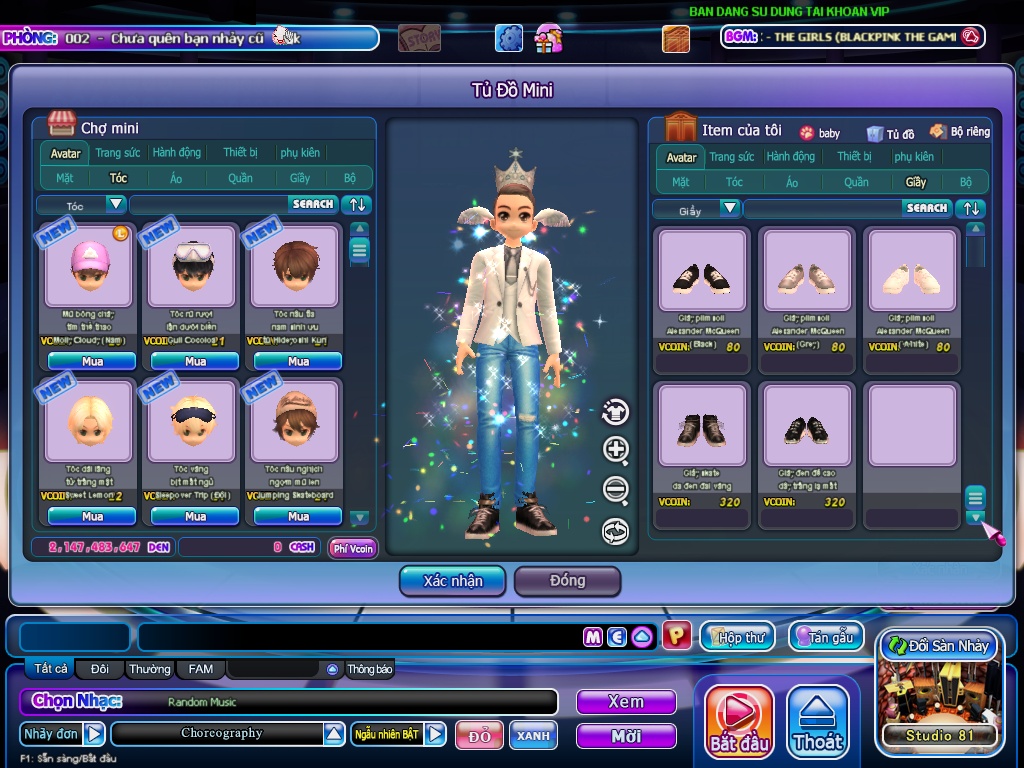
Task: Buy the pink cap hair item
Action: click(x=92, y=361)
